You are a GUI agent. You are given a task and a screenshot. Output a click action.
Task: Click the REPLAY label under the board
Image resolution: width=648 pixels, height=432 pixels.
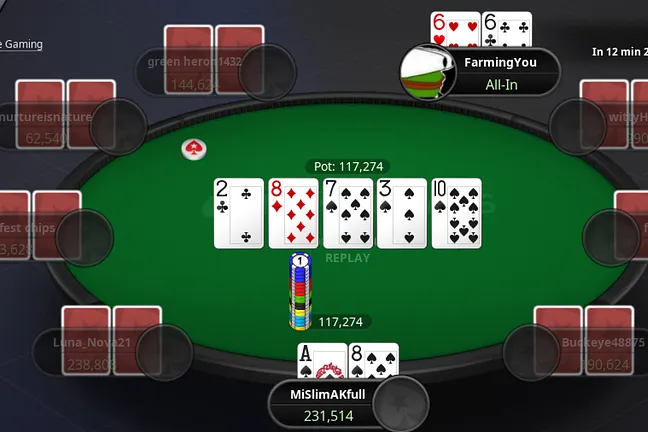coord(347,258)
